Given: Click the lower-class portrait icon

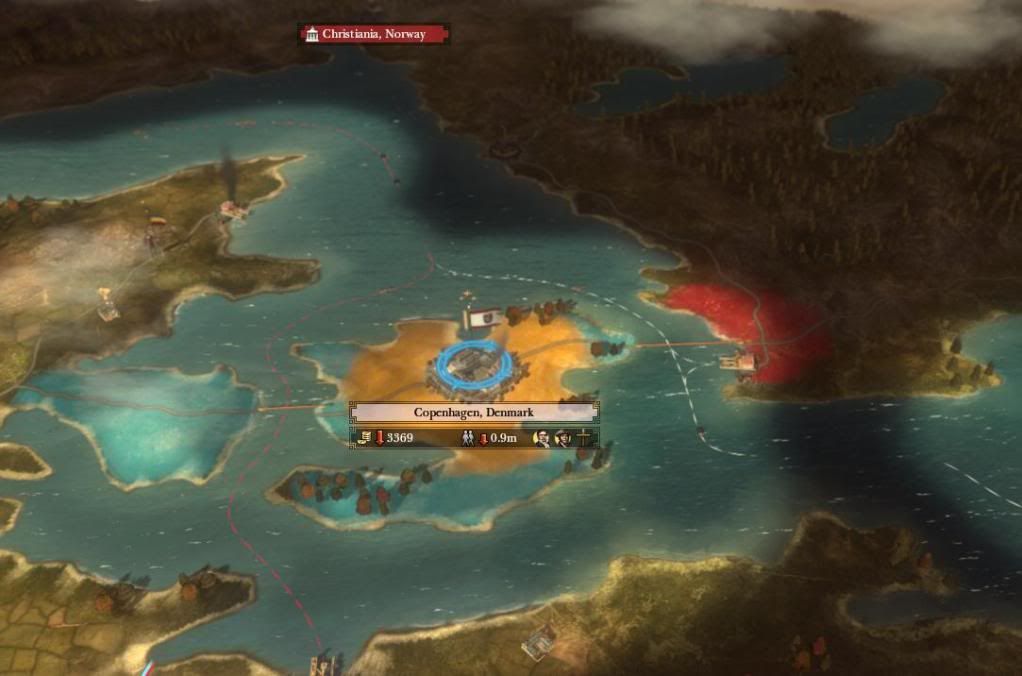Looking at the screenshot, I should coord(563,438).
